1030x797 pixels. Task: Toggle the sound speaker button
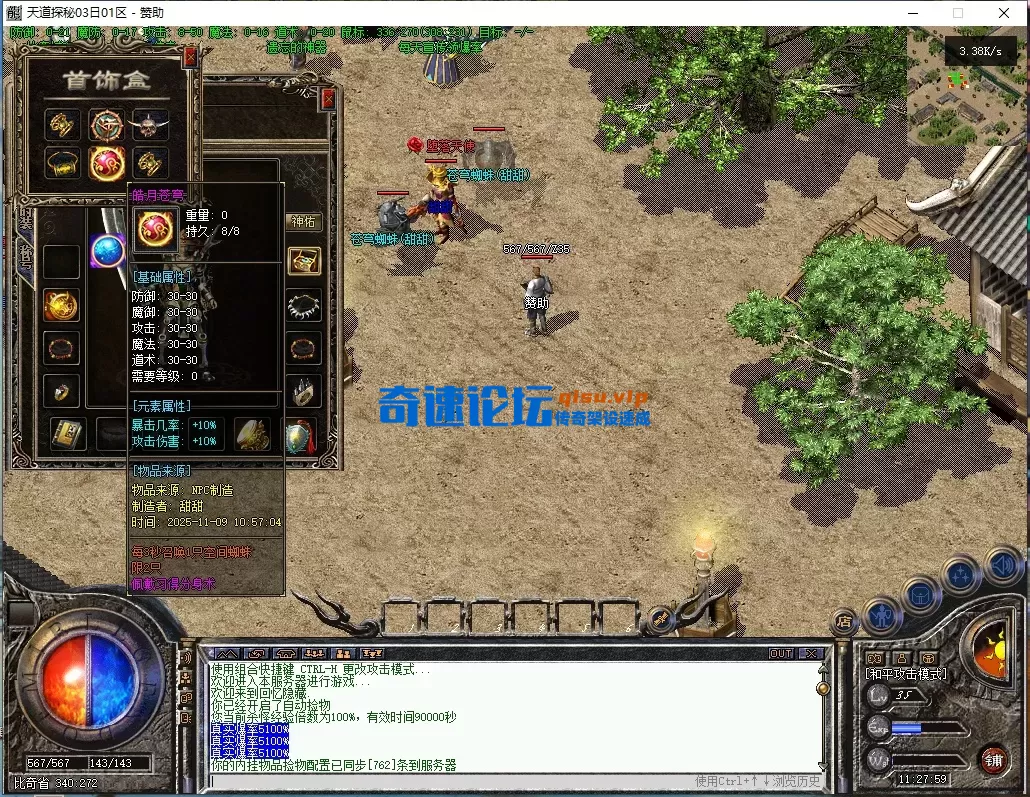point(1001,565)
